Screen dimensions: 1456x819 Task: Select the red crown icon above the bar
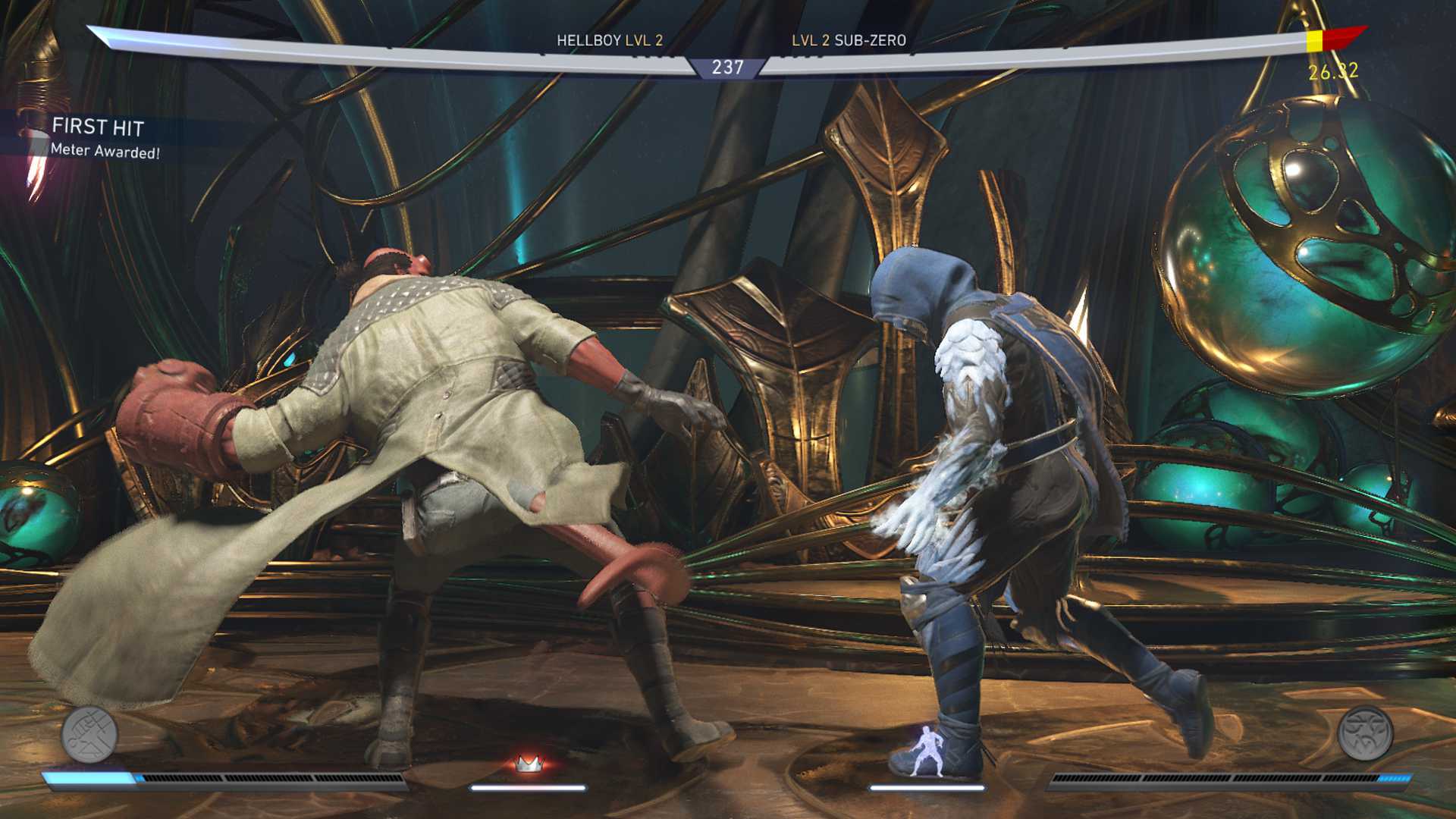pos(528,763)
